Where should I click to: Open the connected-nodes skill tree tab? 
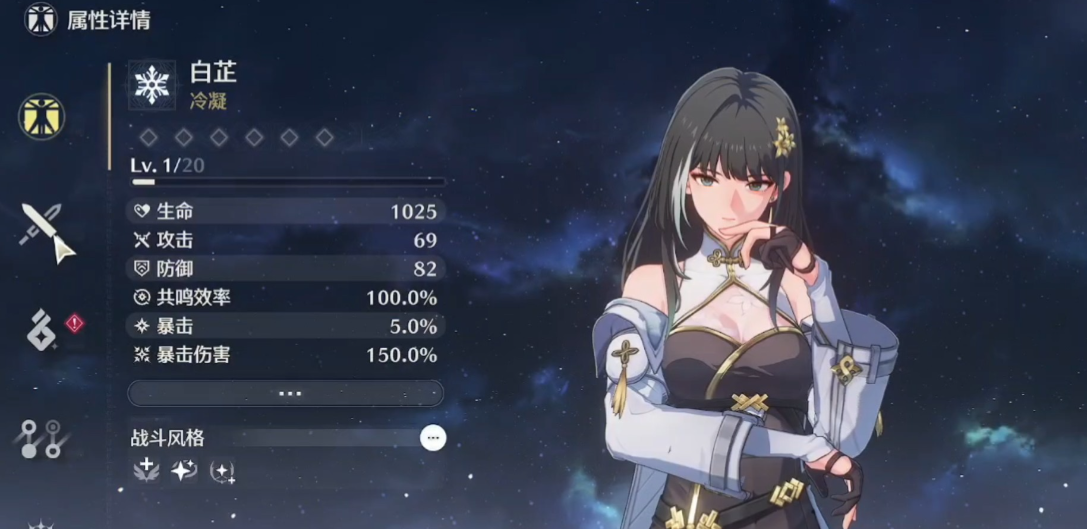click(x=42, y=438)
